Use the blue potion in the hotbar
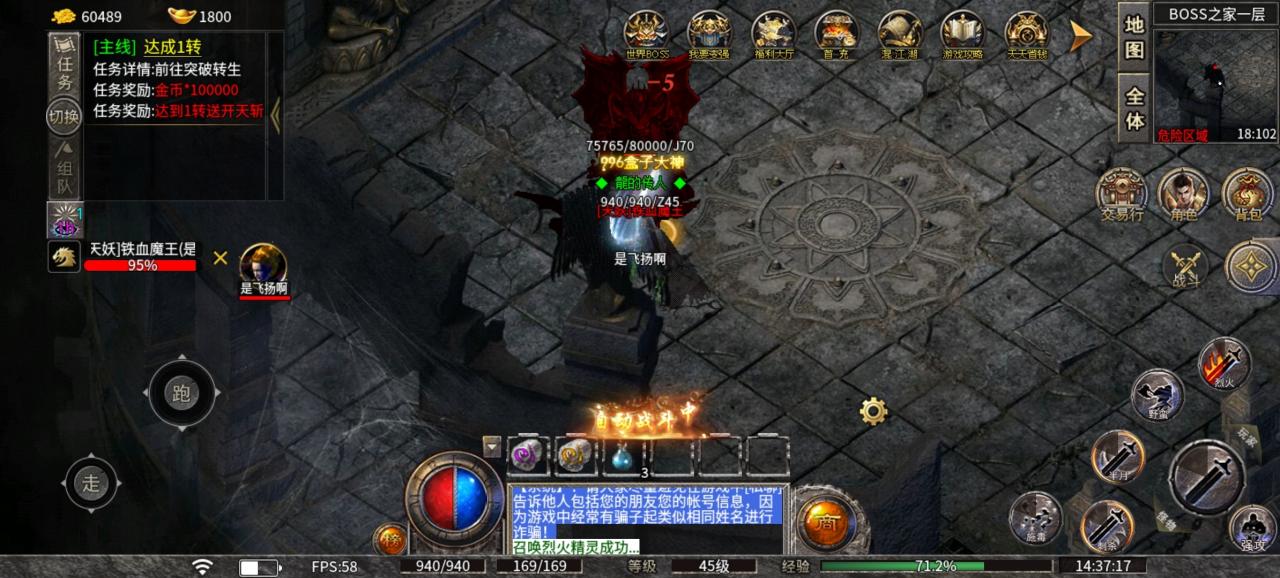Screen dimensions: 1280x578 click(622, 456)
